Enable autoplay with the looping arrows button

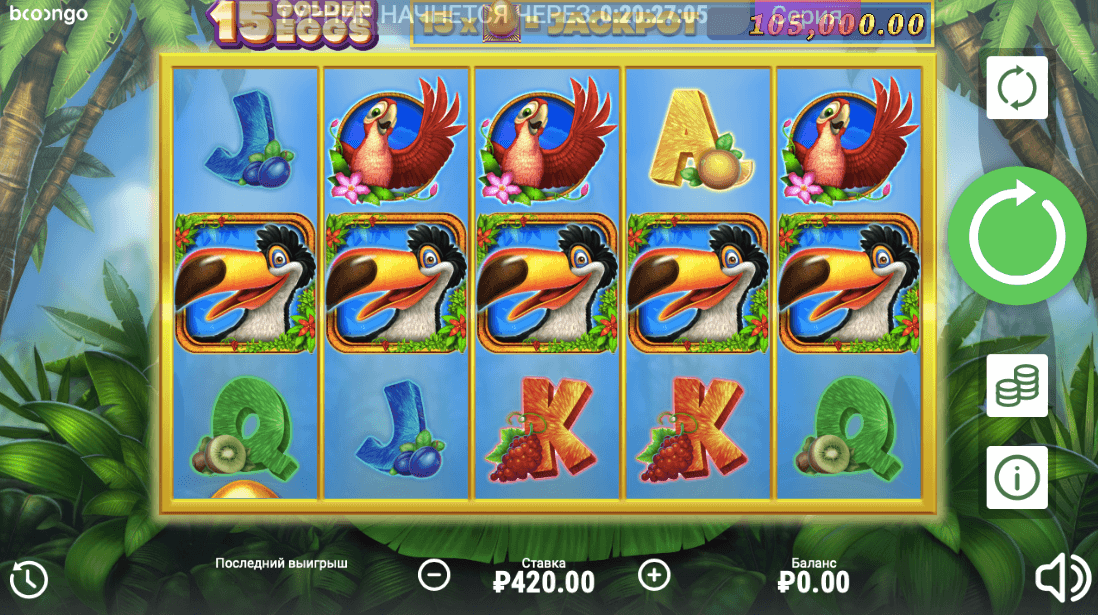click(1017, 88)
